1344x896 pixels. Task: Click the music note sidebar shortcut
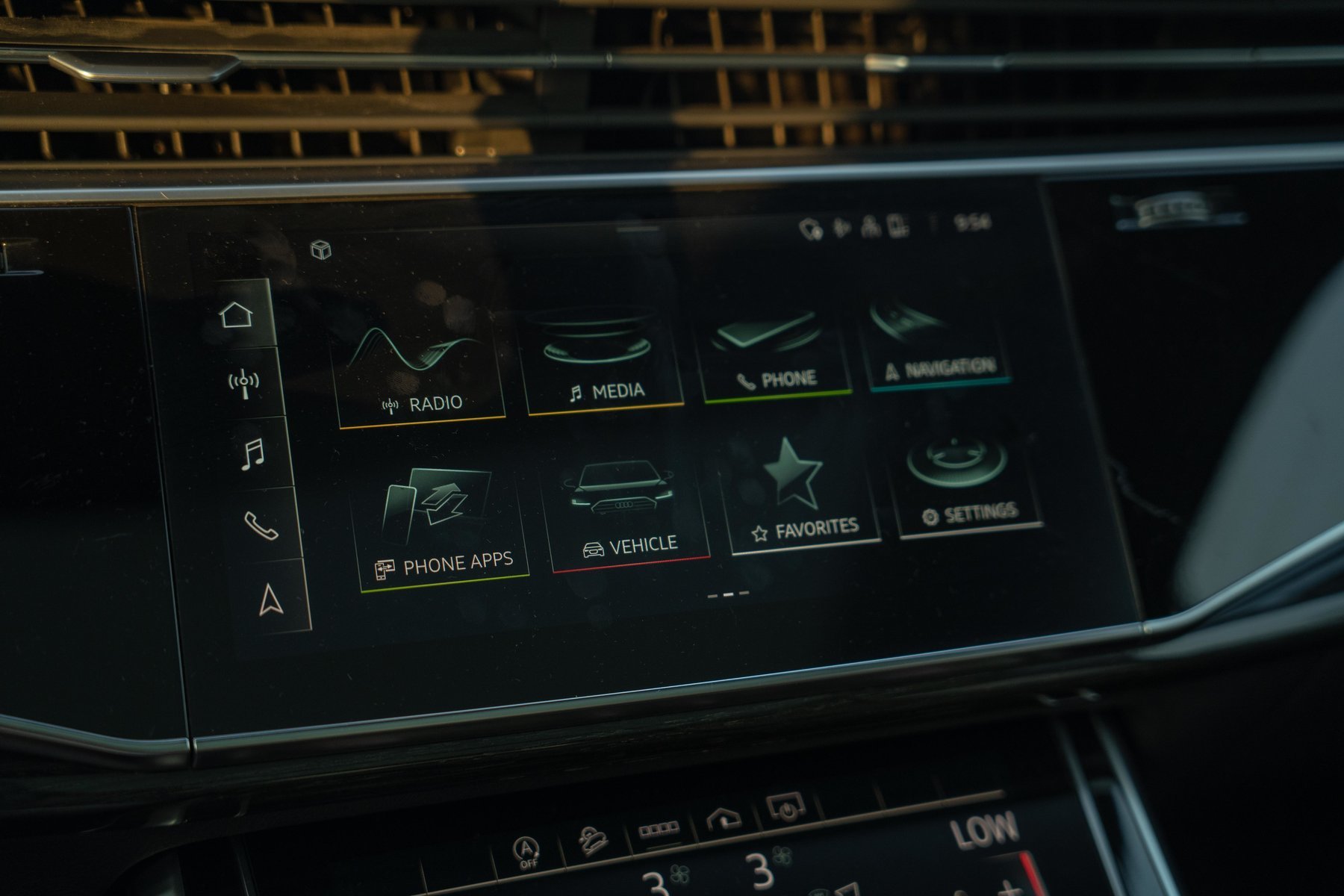pyautogui.click(x=253, y=453)
